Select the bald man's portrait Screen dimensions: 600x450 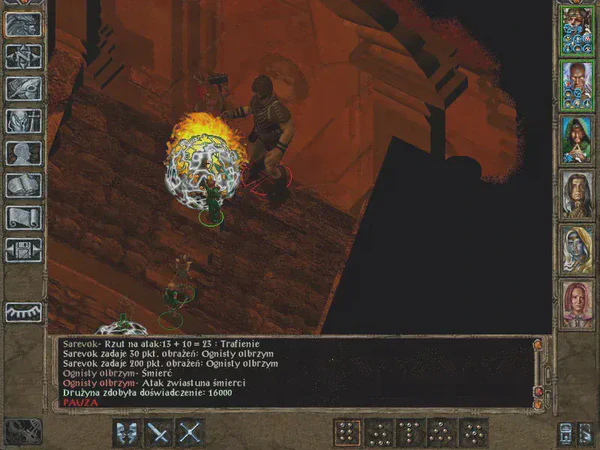point(575,84)
